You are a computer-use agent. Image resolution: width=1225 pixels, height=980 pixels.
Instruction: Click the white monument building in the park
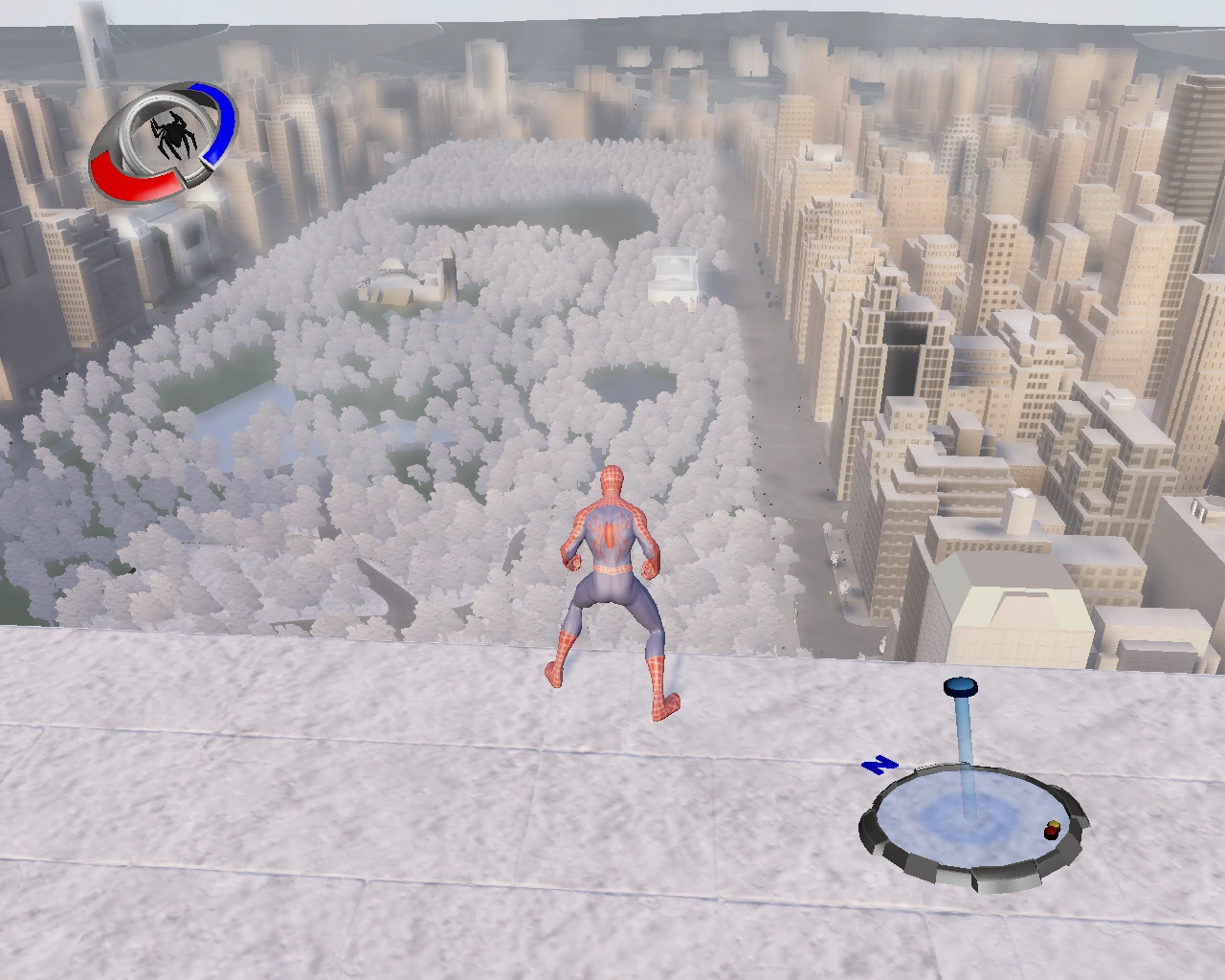(675, 270)
